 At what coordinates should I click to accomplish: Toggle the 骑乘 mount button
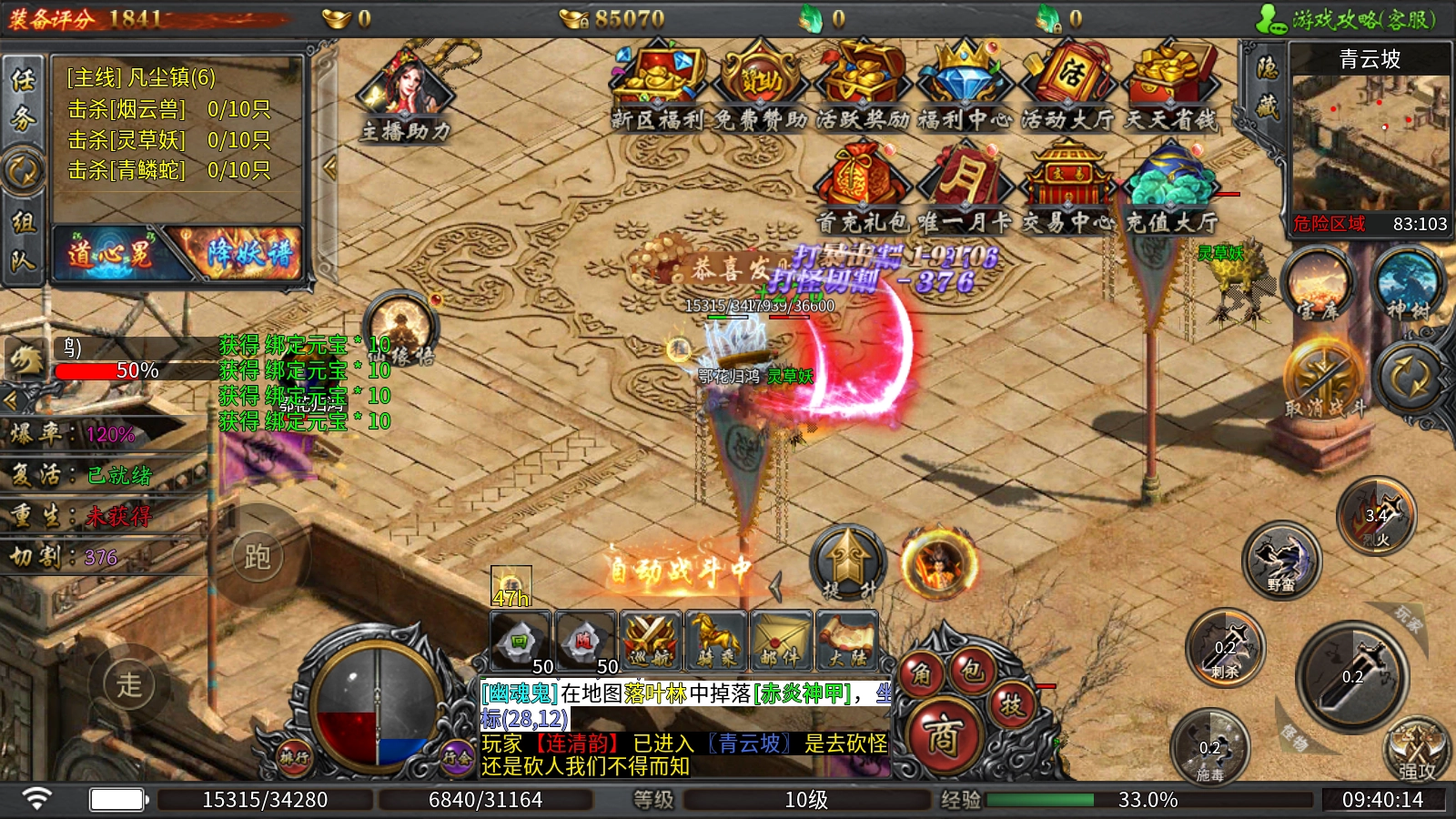tap(716, 641)
